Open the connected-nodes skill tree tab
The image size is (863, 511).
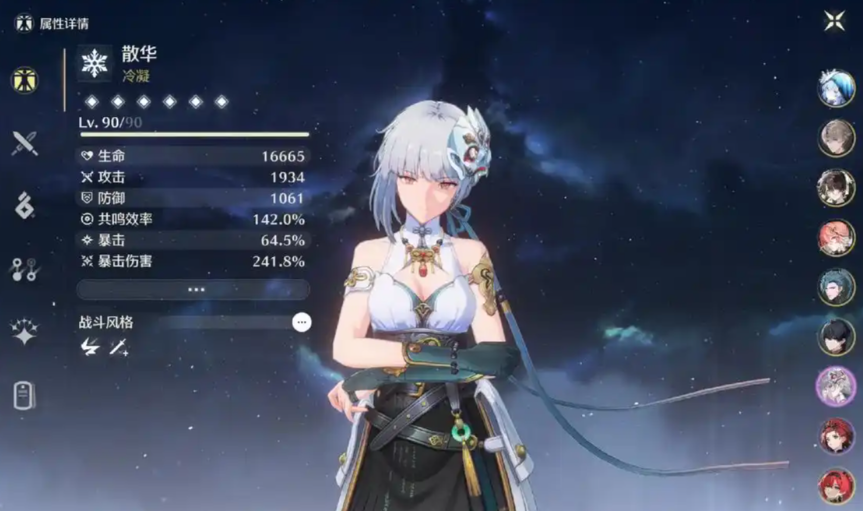[25, 268]
